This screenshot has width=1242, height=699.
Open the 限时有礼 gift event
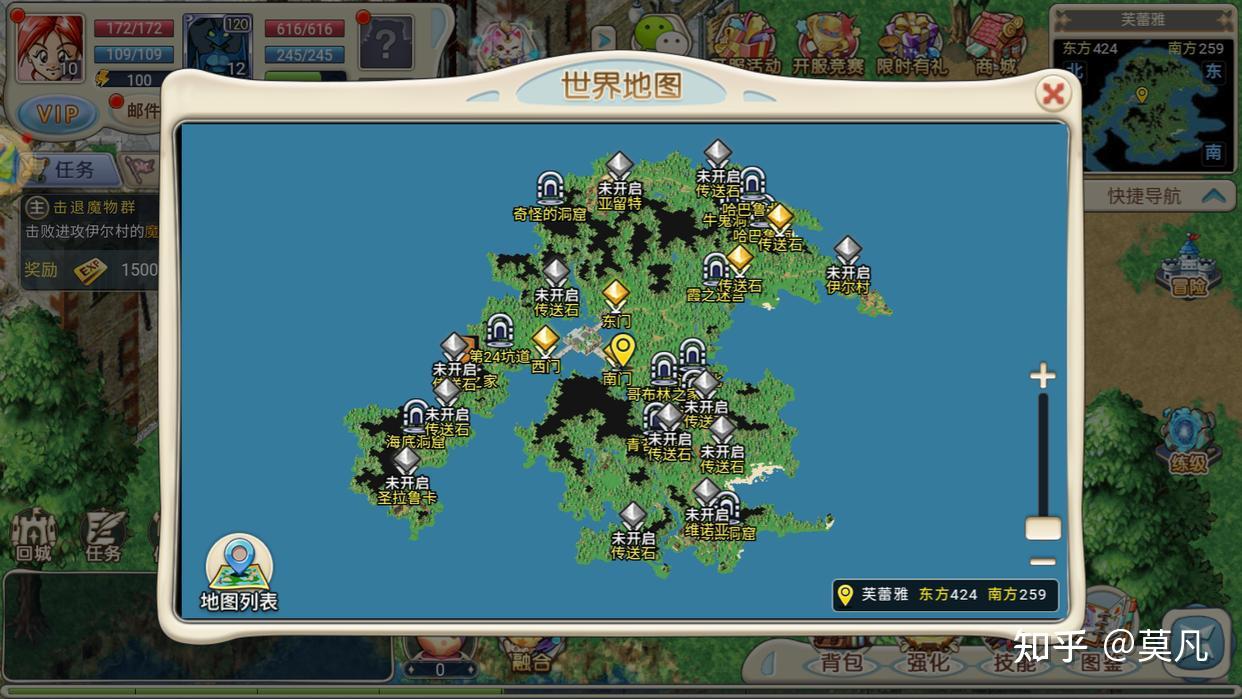pyautogui.click(x=910, y=45)
